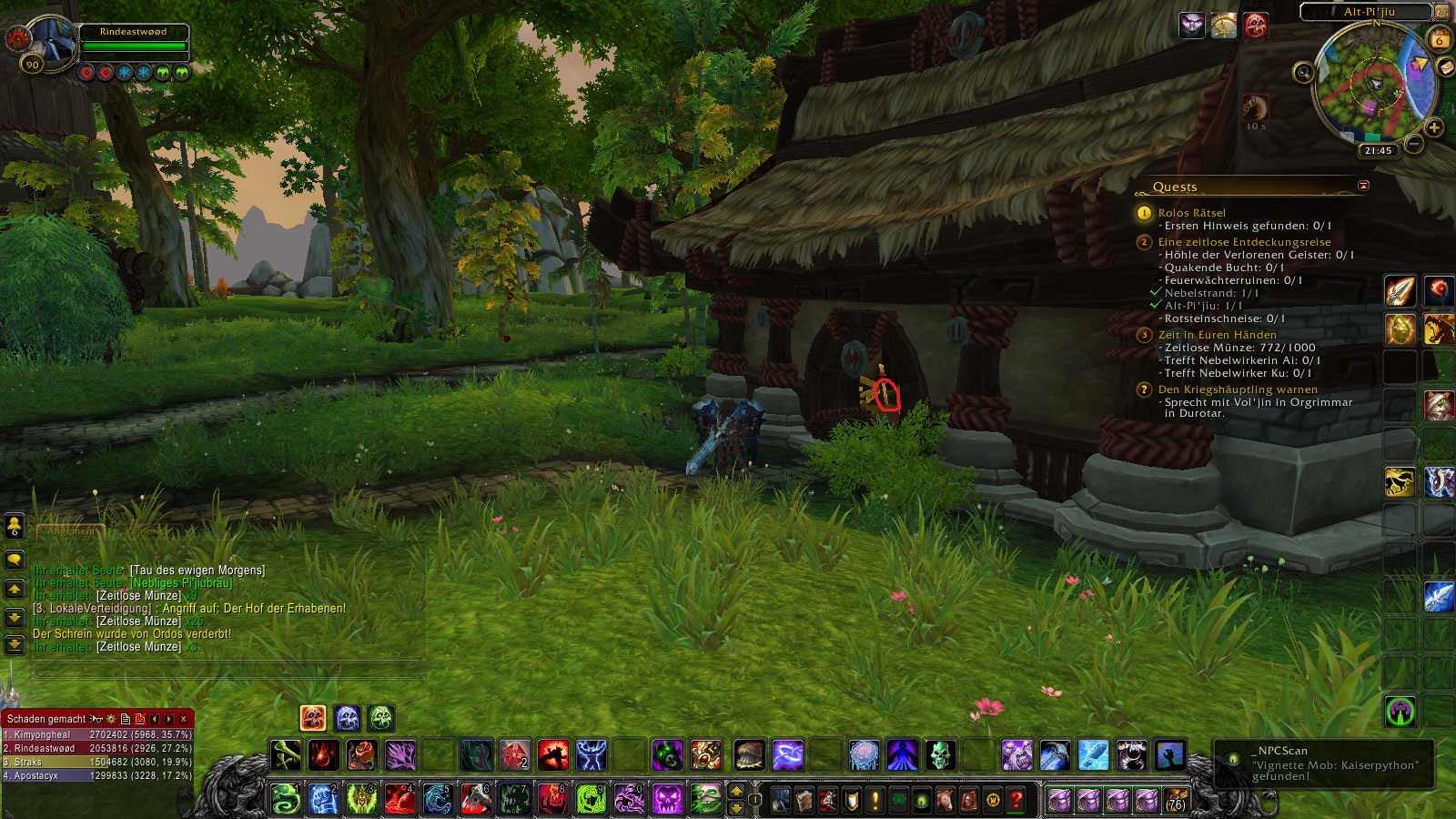1456x819 pixels.
Task: Open the damage meter gear settings
Action: pos(111,719)
